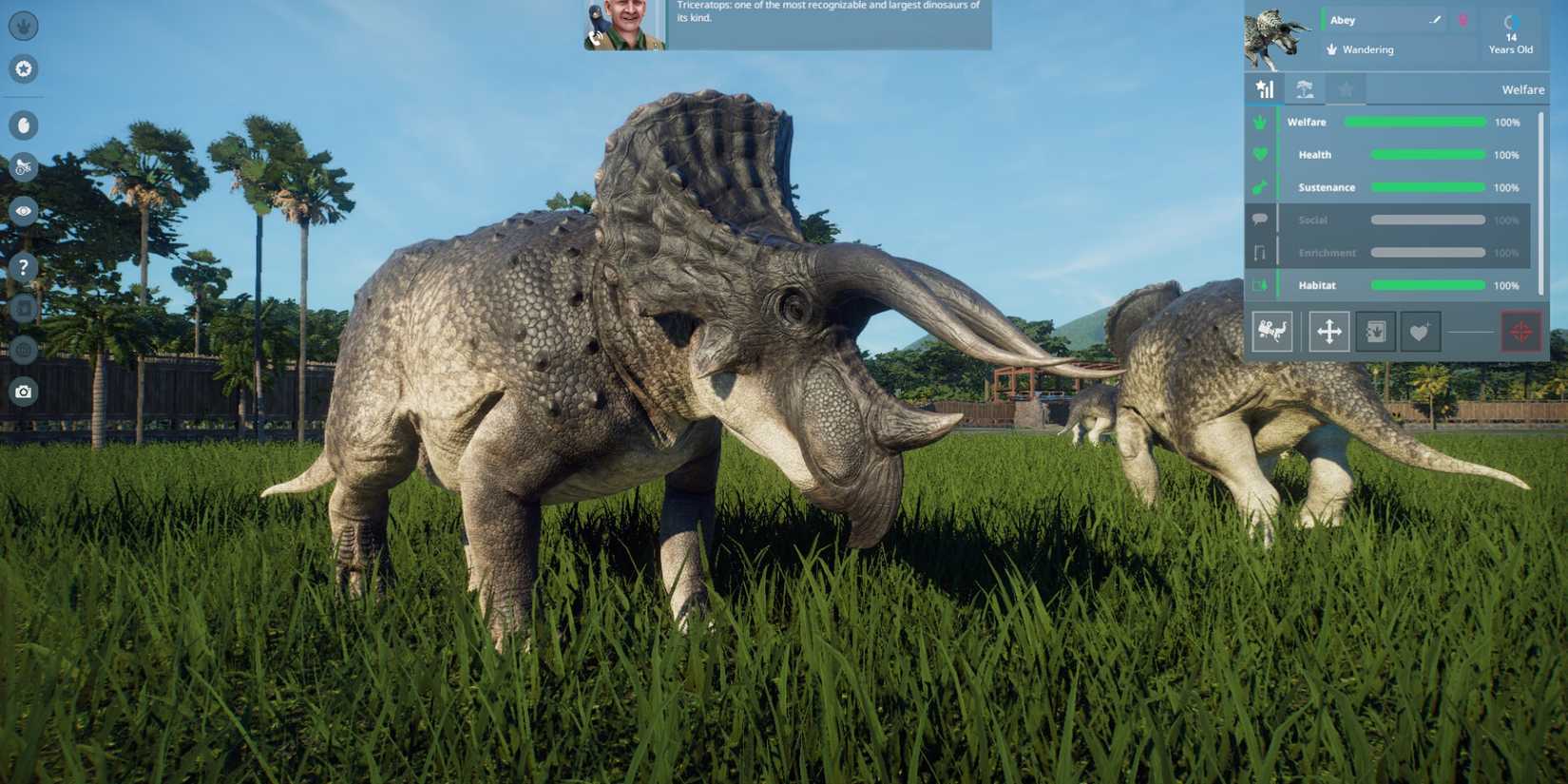The image size is (1568, 784).
Task: Click the Welfare 100% progress bar
Action: click(1415, 122)
